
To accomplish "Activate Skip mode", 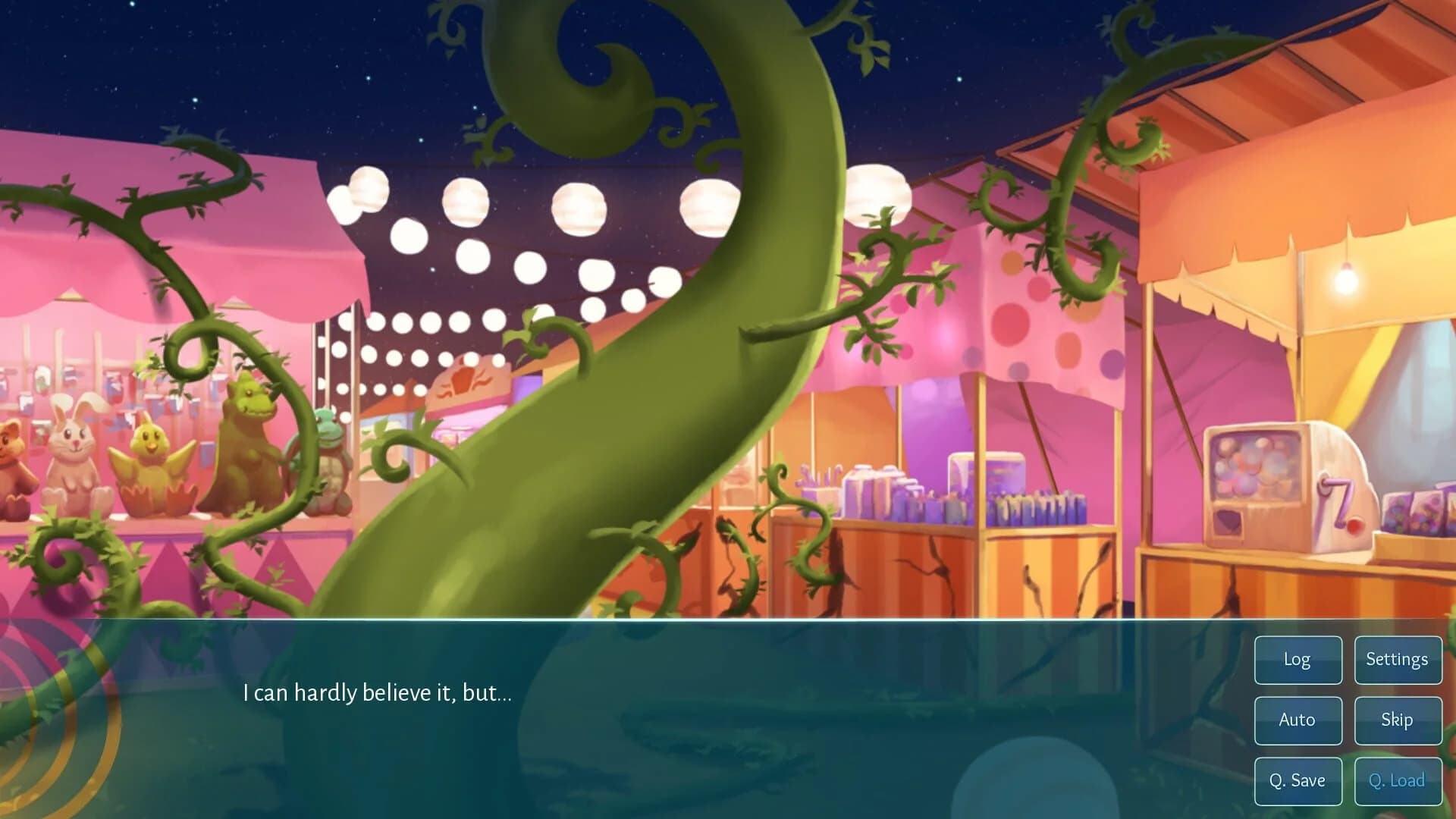I will pos(1398,720).
